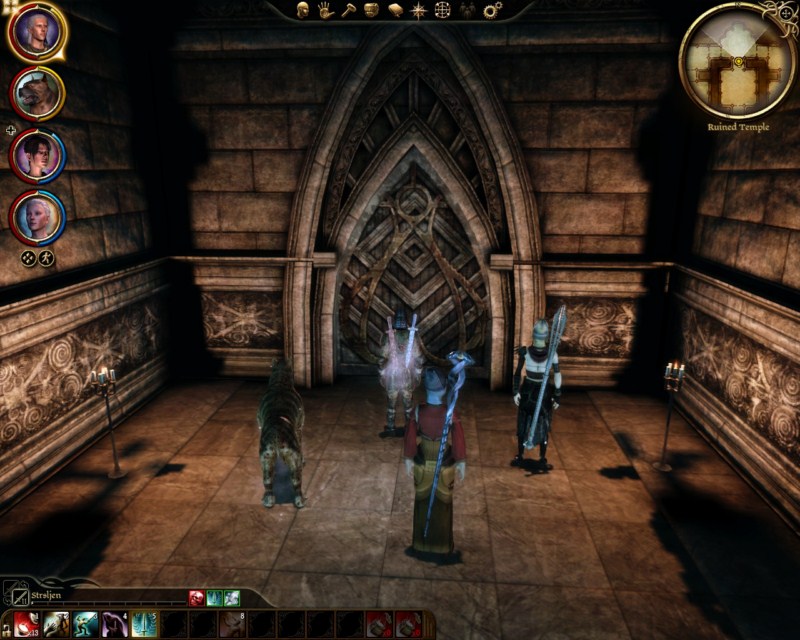Use the red health poultice in quickbar
800x640 pixels.
coord(26,624)
